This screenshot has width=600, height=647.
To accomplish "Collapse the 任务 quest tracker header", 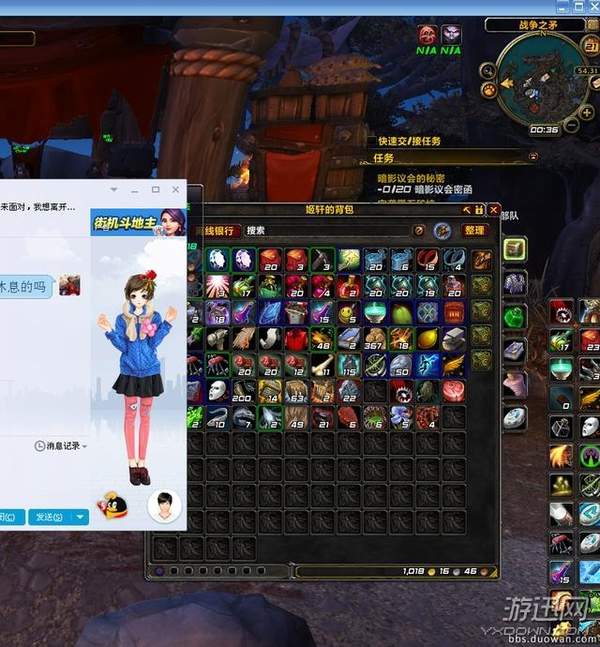I will 531,157.
